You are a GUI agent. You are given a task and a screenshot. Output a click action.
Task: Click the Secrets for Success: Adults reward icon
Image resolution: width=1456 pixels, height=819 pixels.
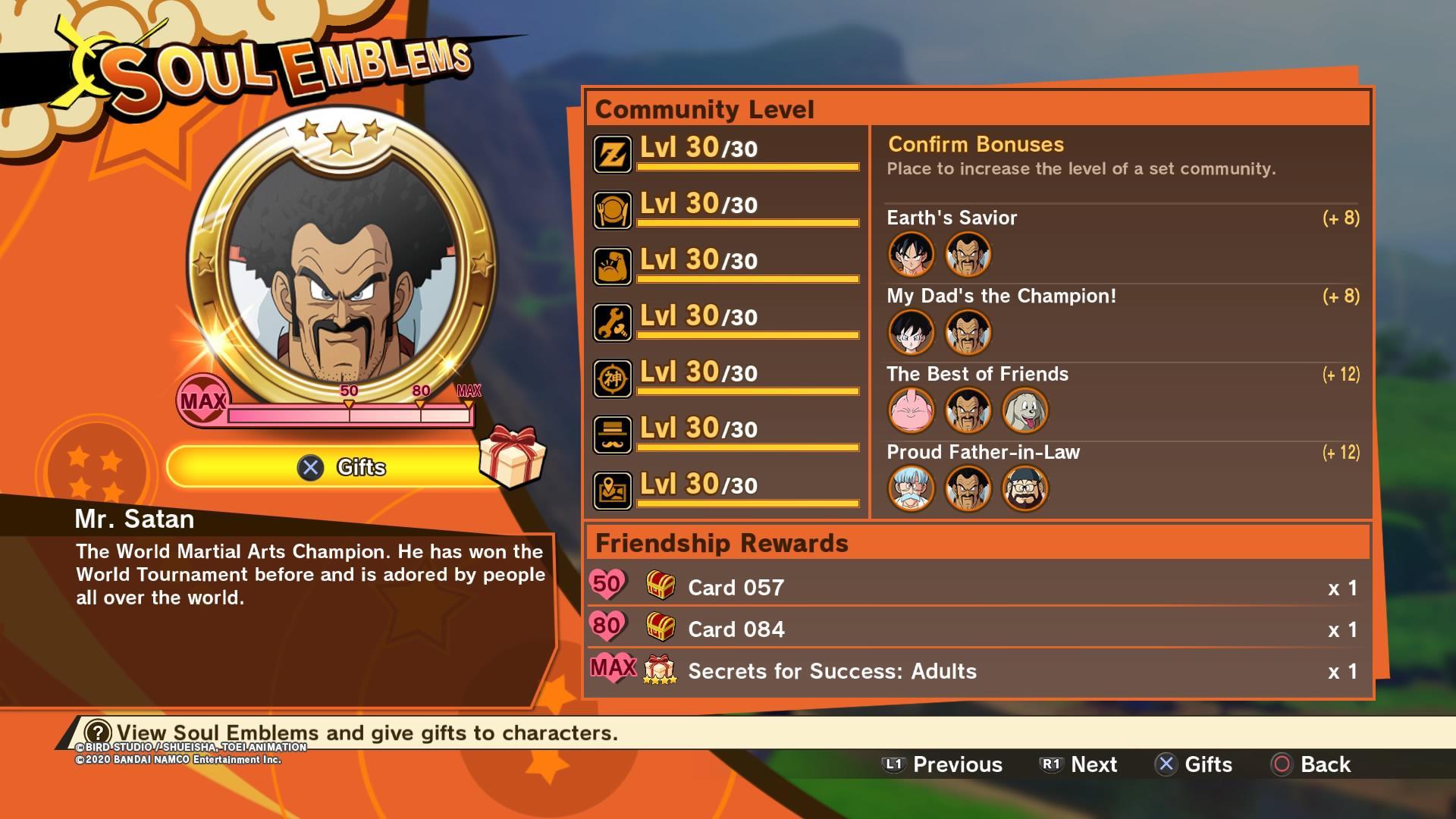point(660,670)
